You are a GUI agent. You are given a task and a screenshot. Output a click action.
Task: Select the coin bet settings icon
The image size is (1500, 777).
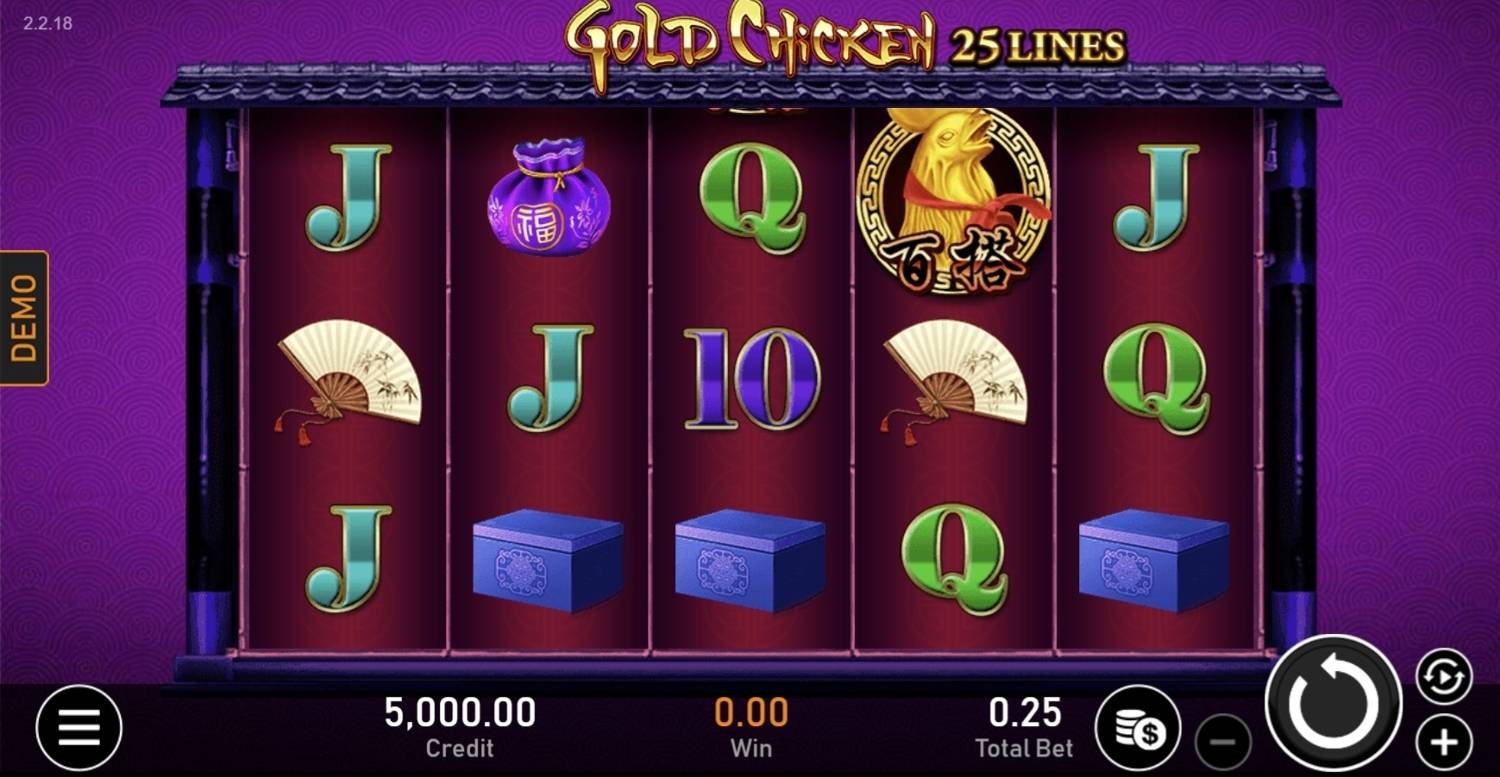click(1141, 727)
